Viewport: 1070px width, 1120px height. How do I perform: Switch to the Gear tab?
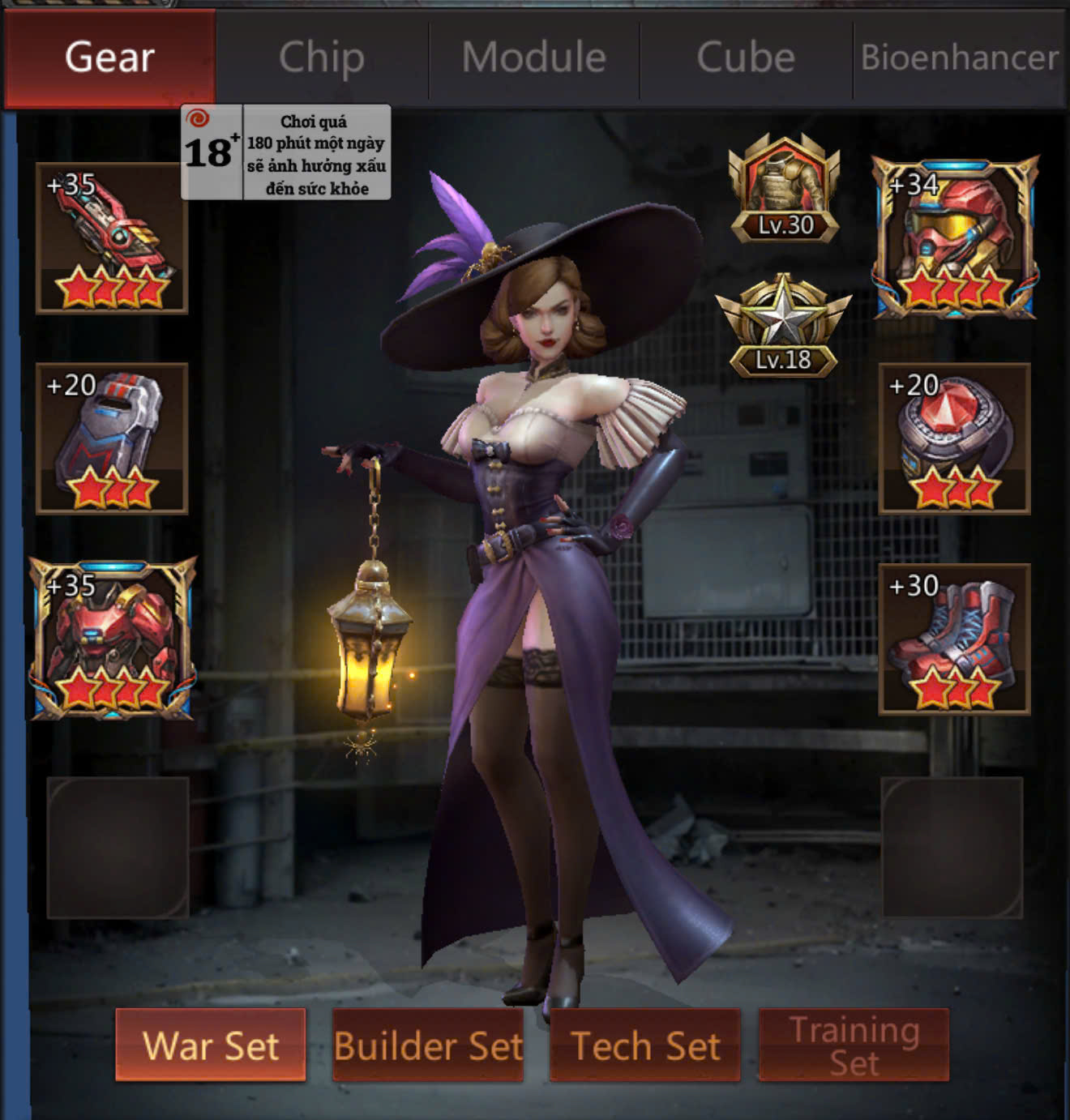coord(109,58)
